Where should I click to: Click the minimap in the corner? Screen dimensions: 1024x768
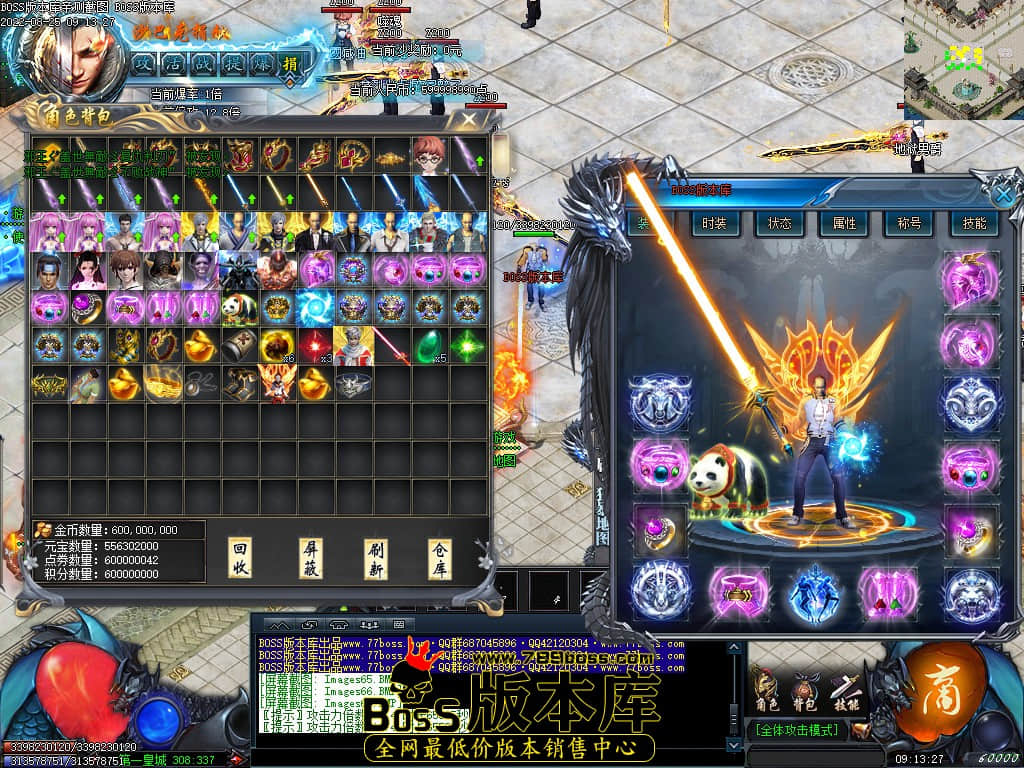point(963,59)
